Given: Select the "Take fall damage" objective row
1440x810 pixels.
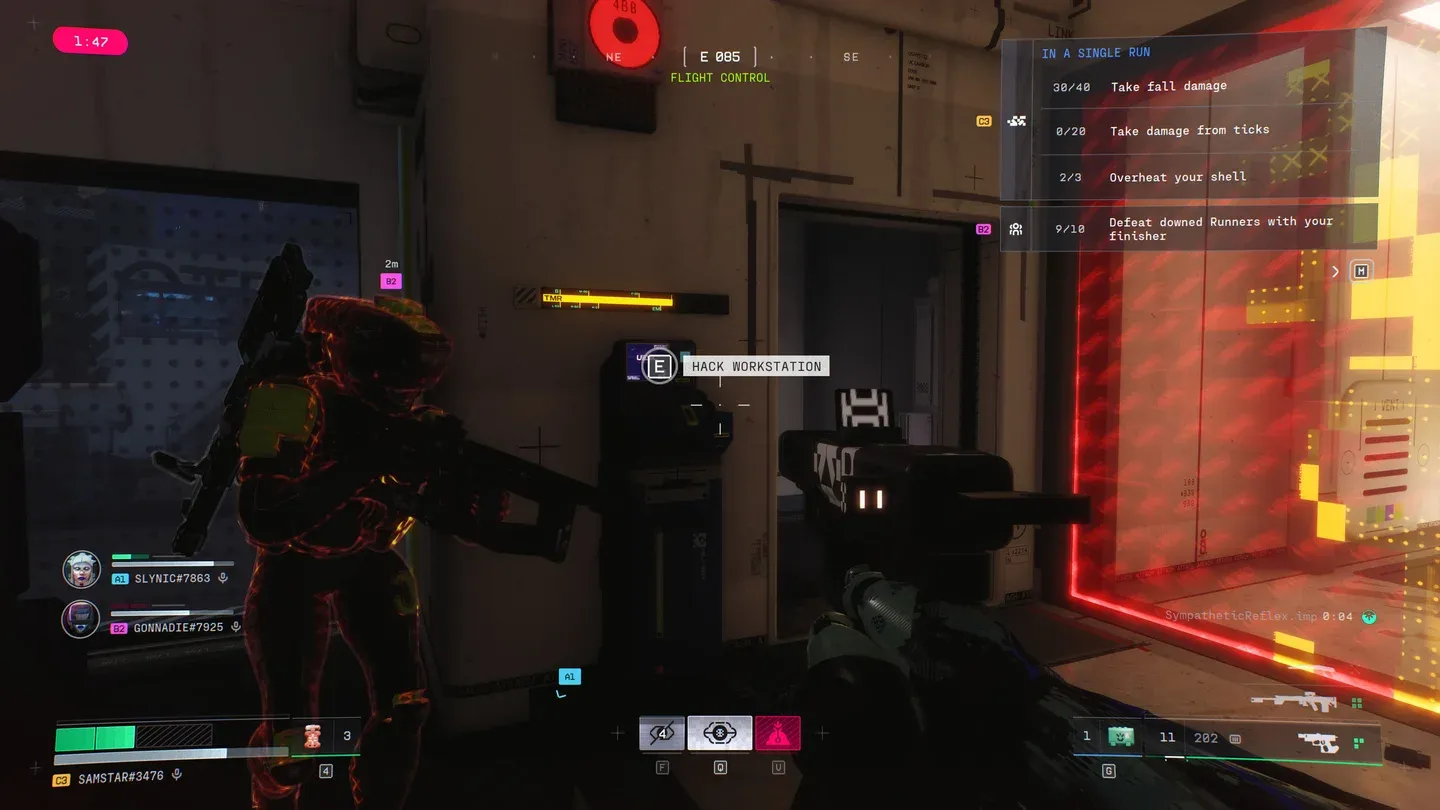Looking at the screenshot, I should 1190,87.
